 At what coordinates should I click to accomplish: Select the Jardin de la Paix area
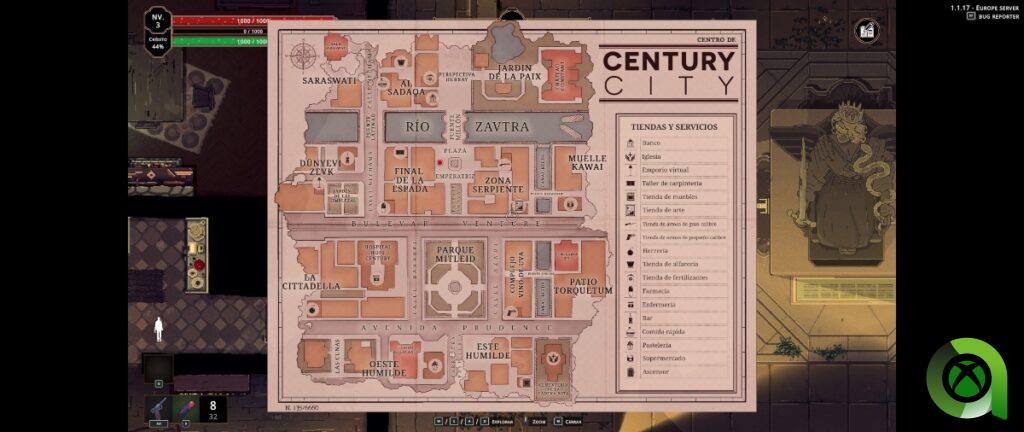(515, 70)
